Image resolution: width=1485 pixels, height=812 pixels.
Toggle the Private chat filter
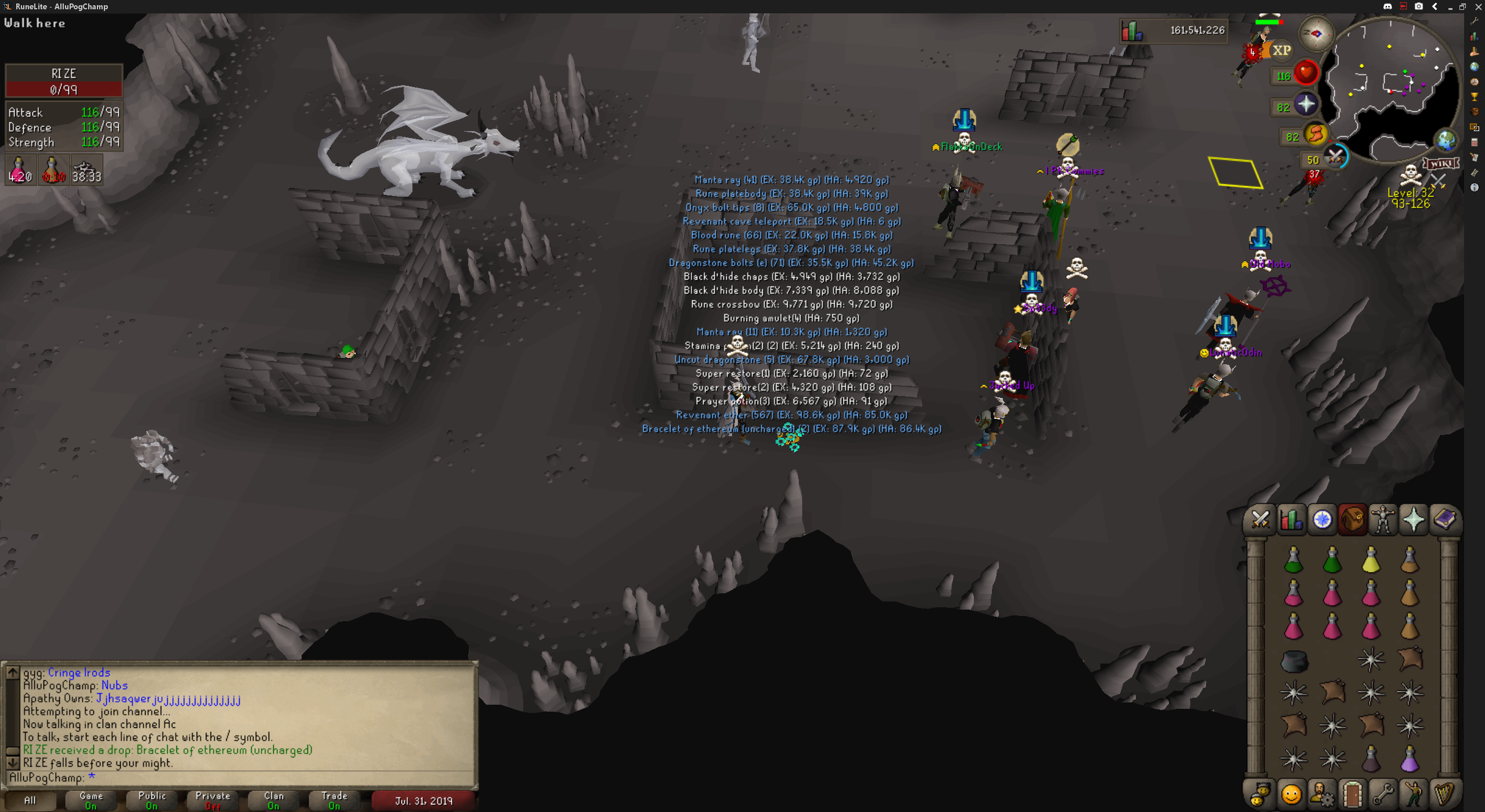(x=213, y=800)
